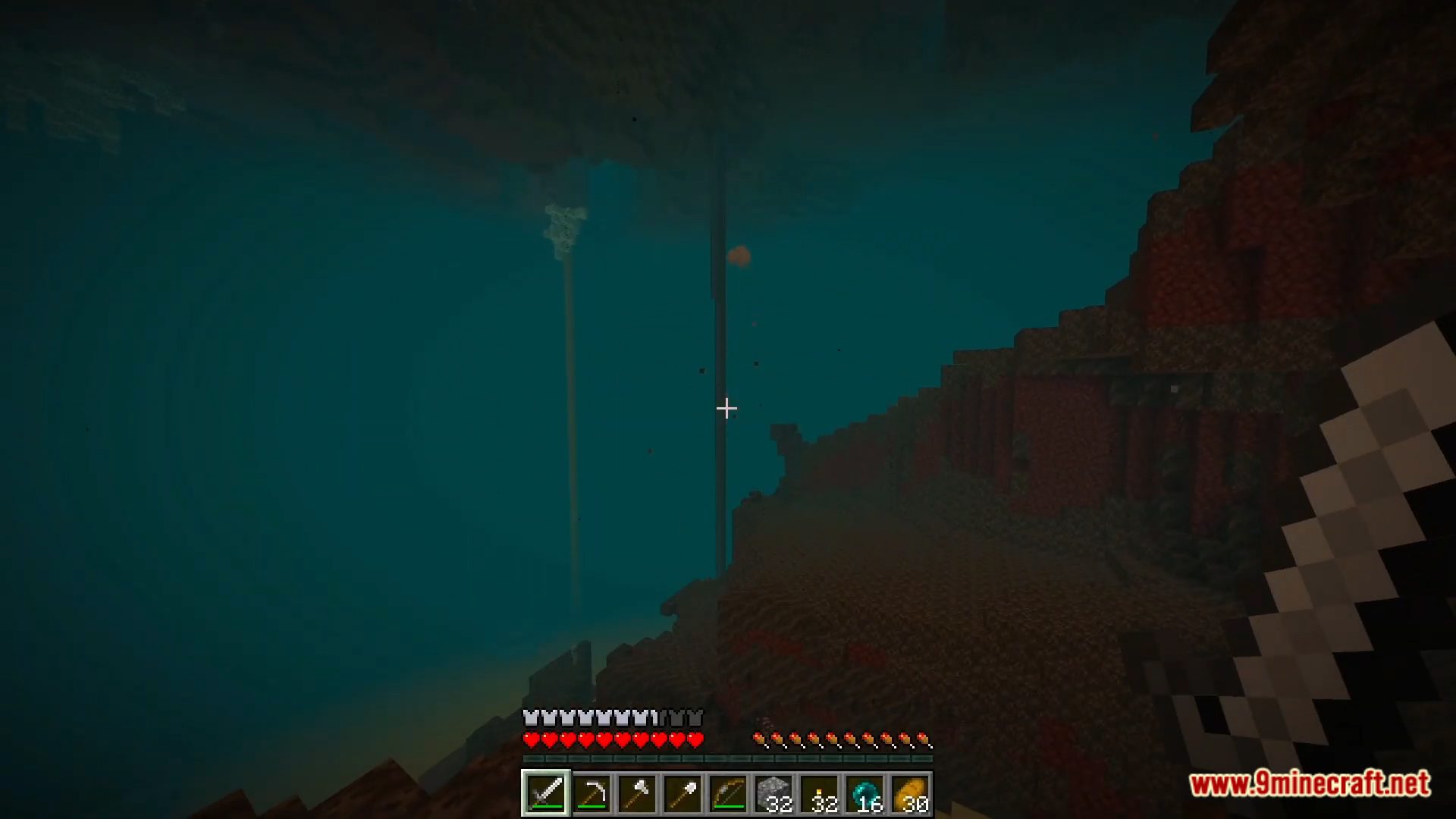Click the crosshair at screen center
The height and width of the screenshot is (819, 1456).
click(x=726, y=409)
